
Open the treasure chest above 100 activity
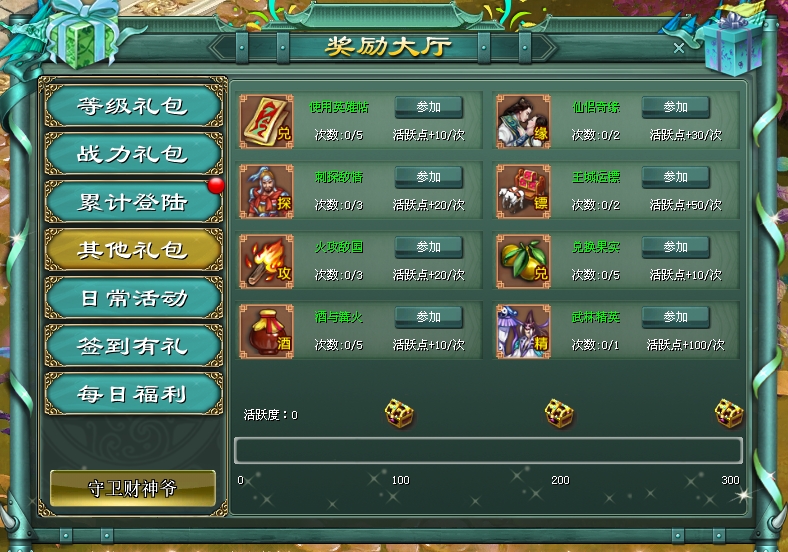point(399,412)
